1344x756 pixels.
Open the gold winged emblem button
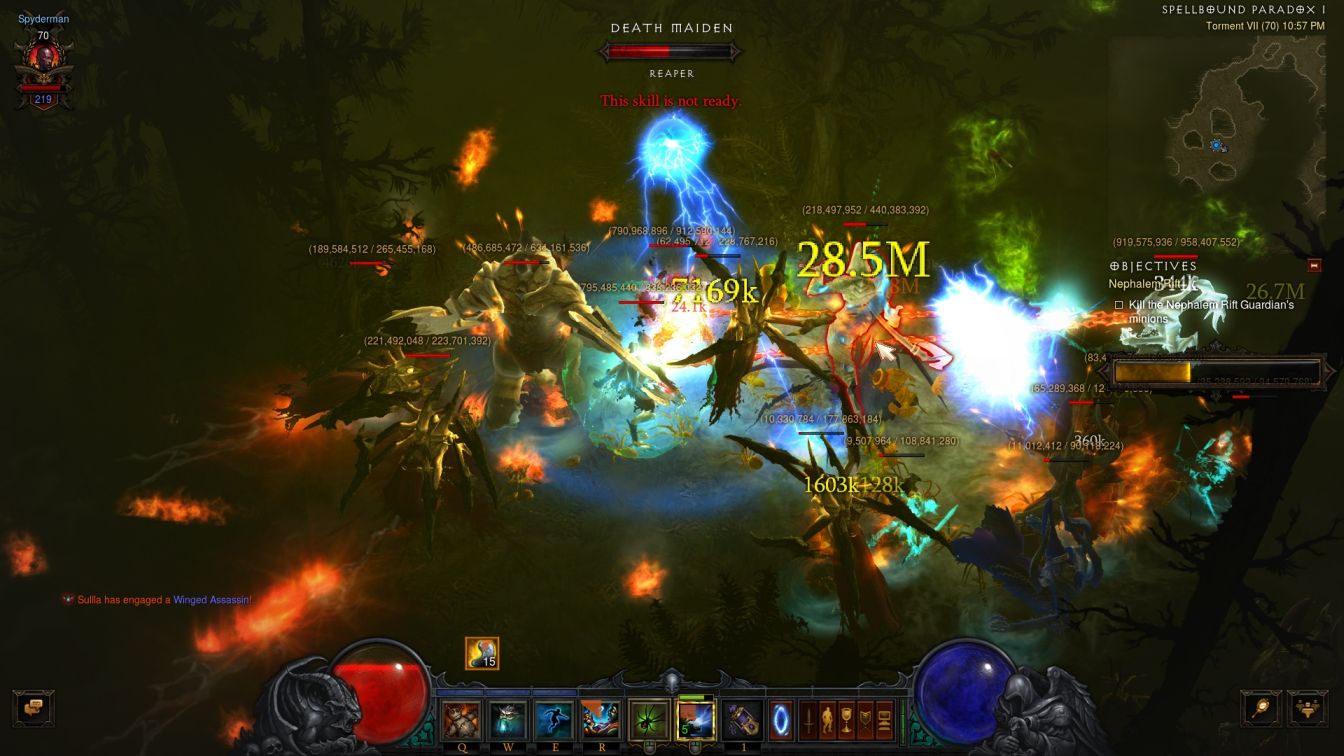(1307, 707)
